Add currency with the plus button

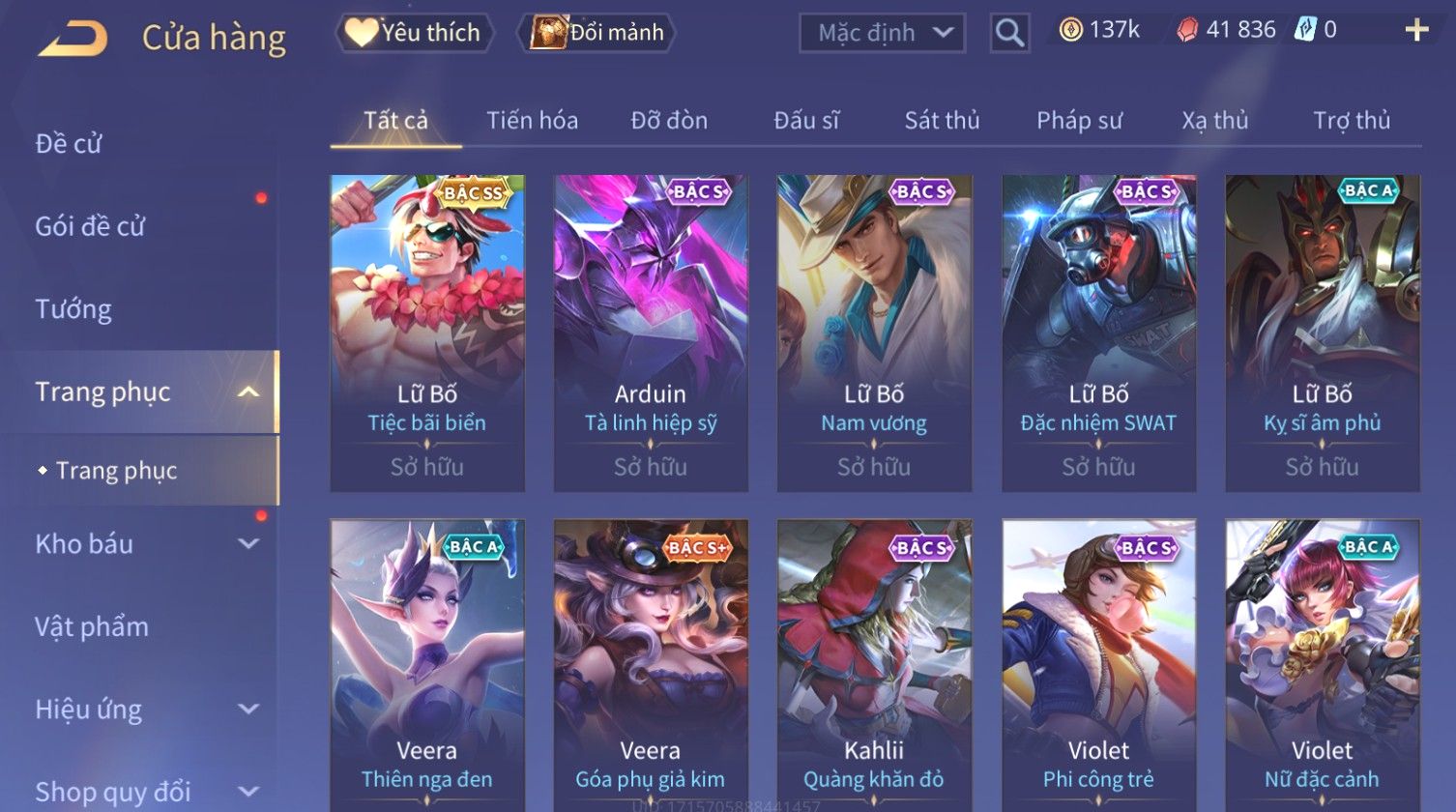click(1415, 31)
